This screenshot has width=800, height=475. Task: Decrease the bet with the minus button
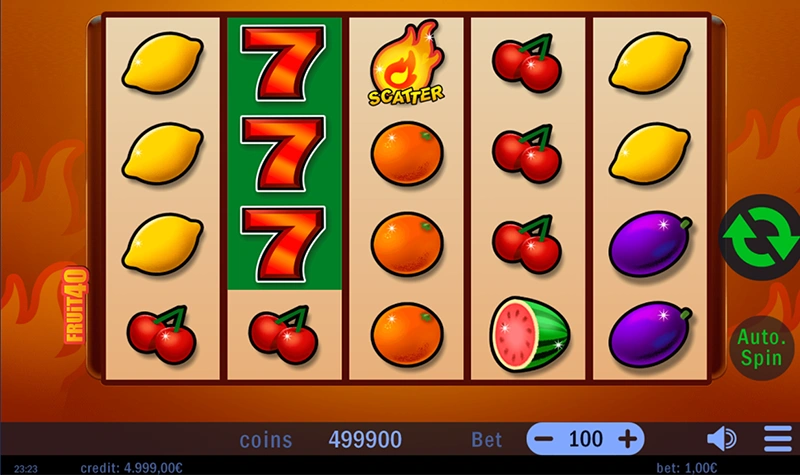(x=543, y=439)
